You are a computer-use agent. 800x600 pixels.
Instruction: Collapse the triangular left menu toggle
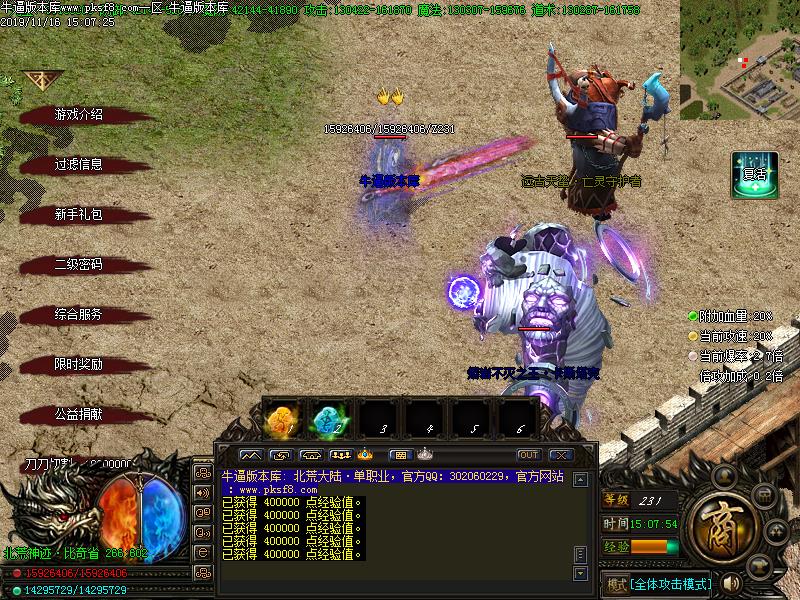42,81
